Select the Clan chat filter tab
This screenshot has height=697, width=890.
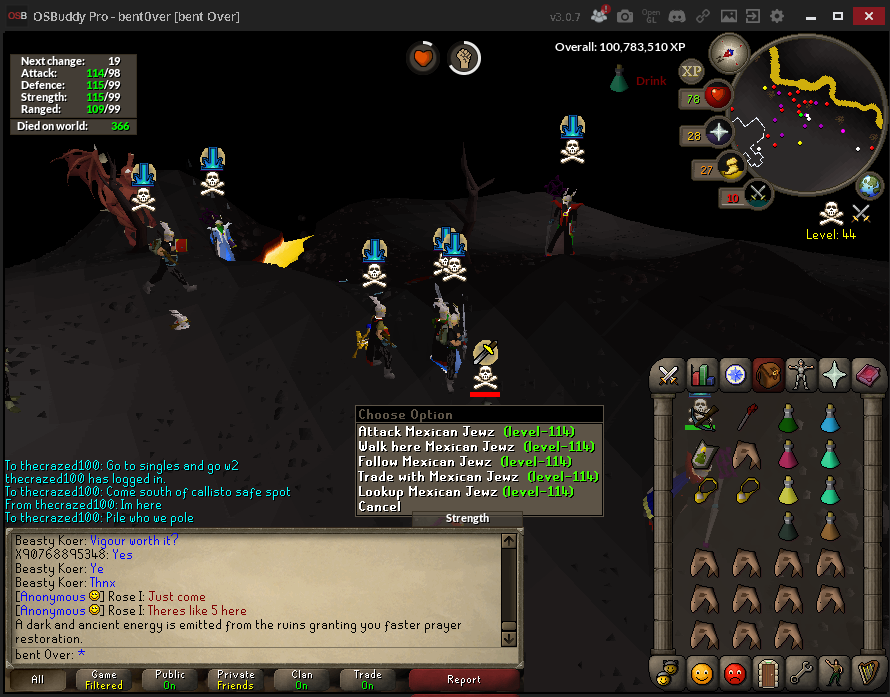(302, 680)
